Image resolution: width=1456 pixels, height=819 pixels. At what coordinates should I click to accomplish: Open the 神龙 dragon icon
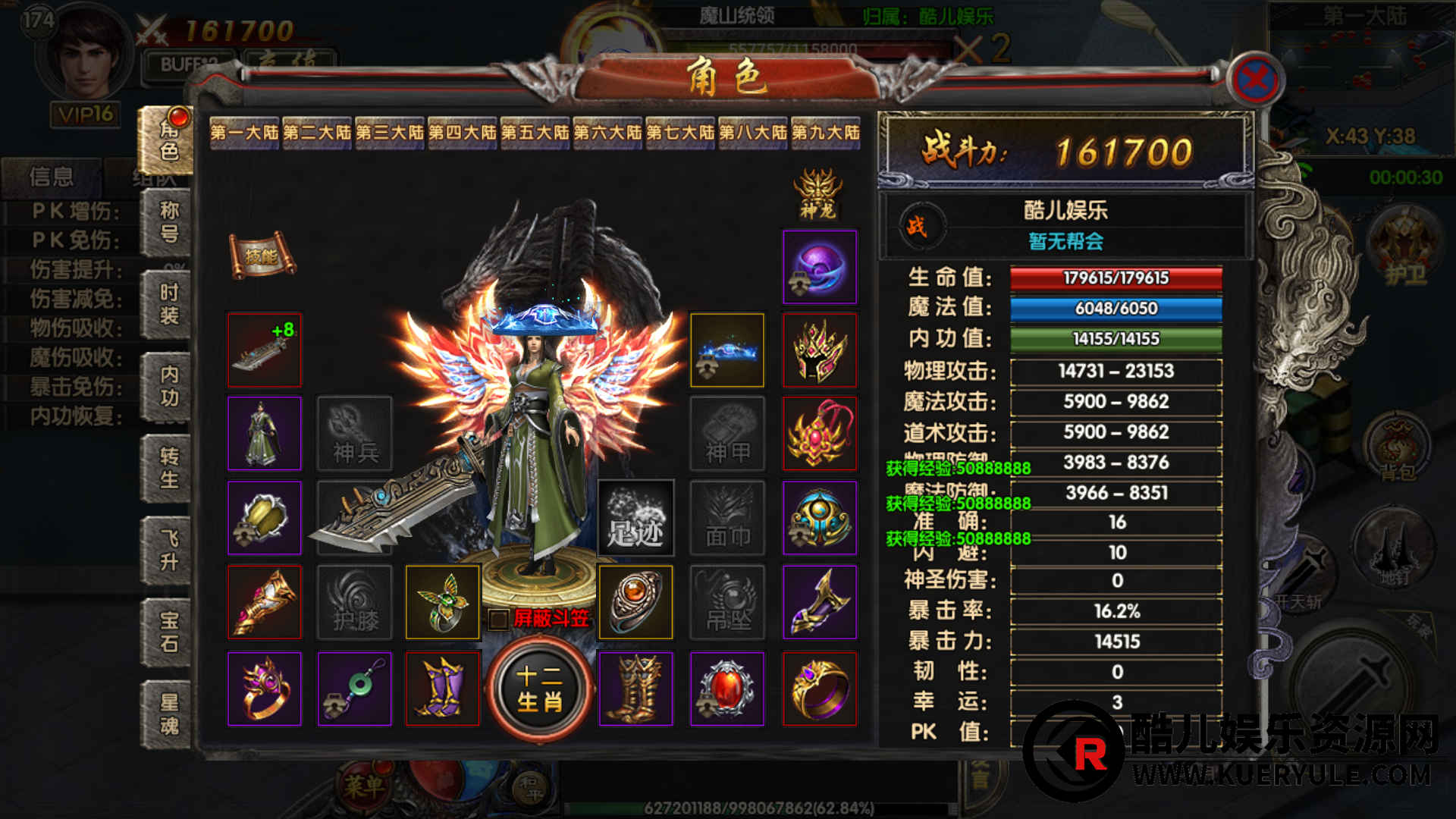click(817, 194)
